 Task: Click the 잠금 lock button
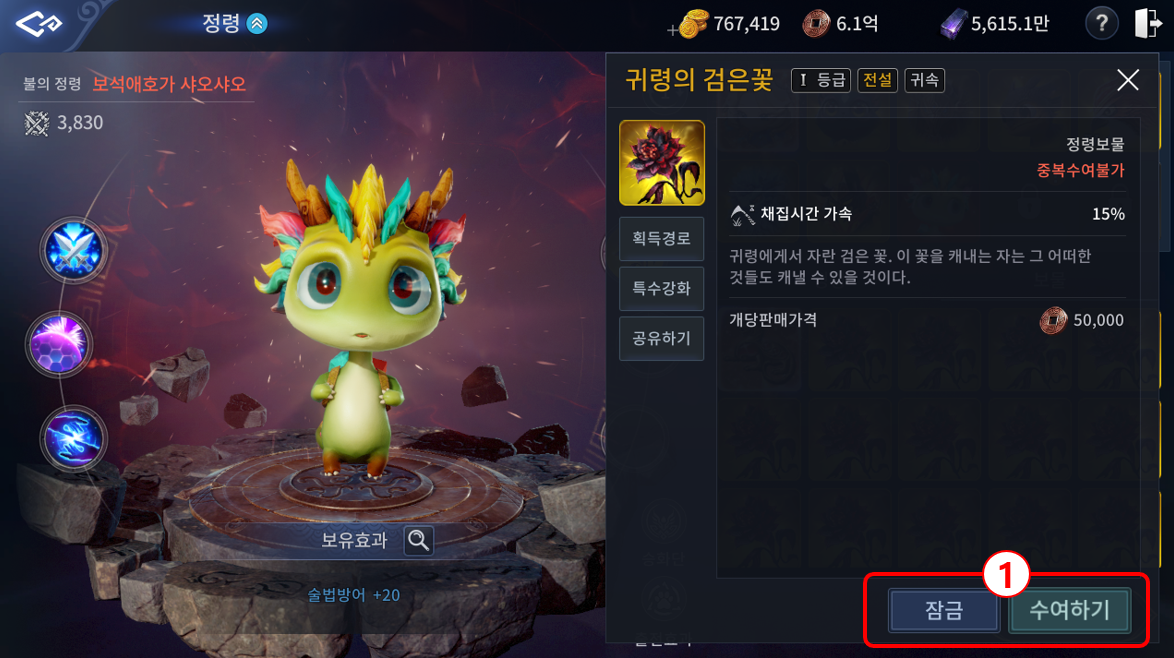[x=943, y=610]
